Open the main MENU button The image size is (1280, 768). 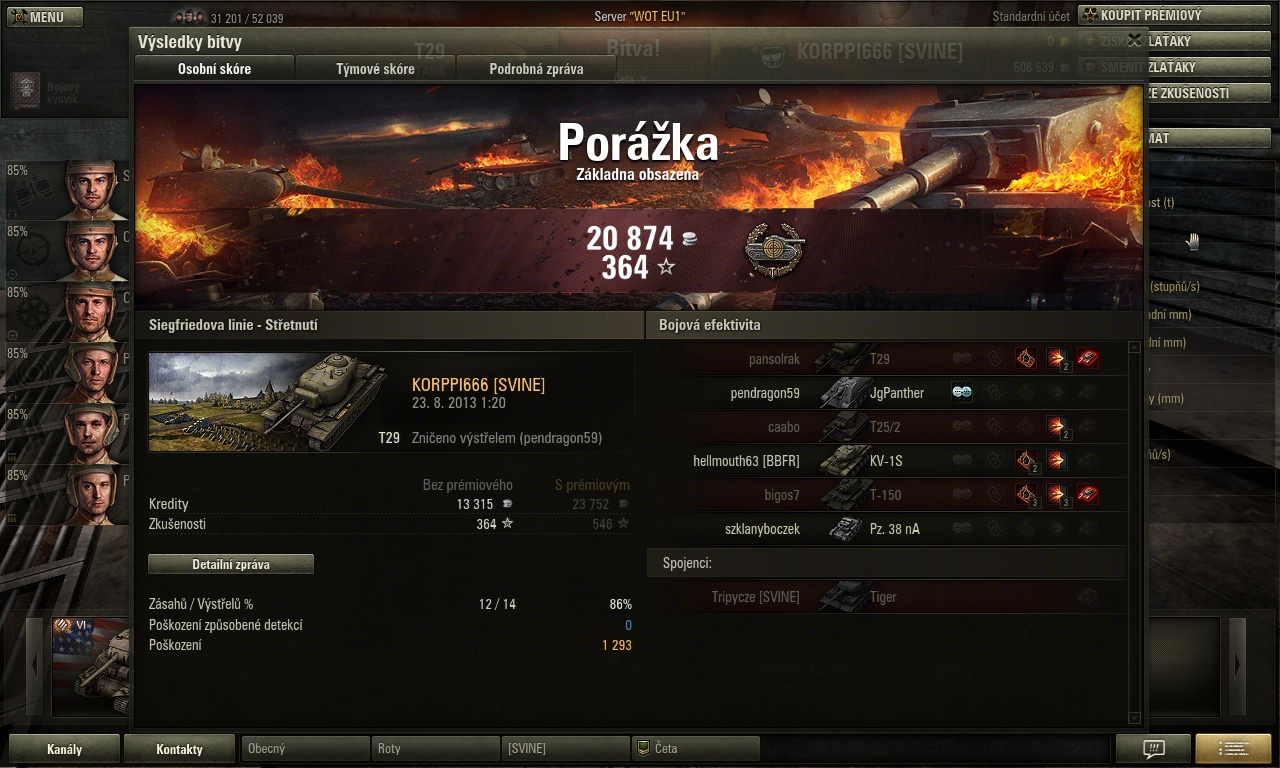(45, 17)
